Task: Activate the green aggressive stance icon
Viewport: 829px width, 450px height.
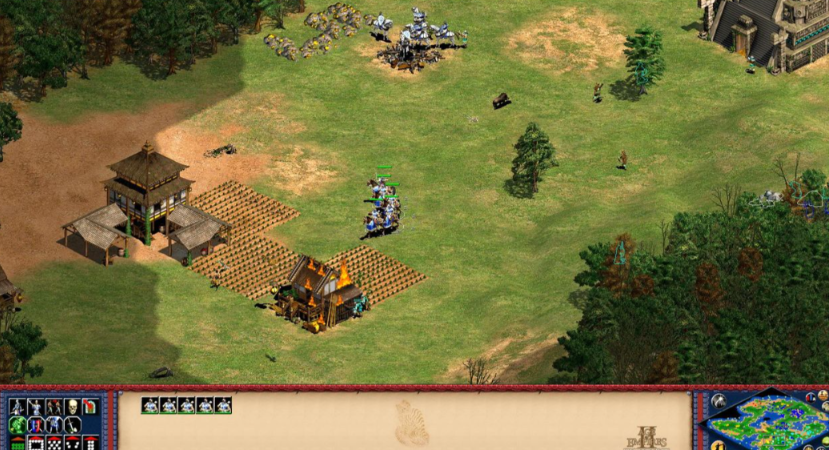Action: (x=17, y=425)
